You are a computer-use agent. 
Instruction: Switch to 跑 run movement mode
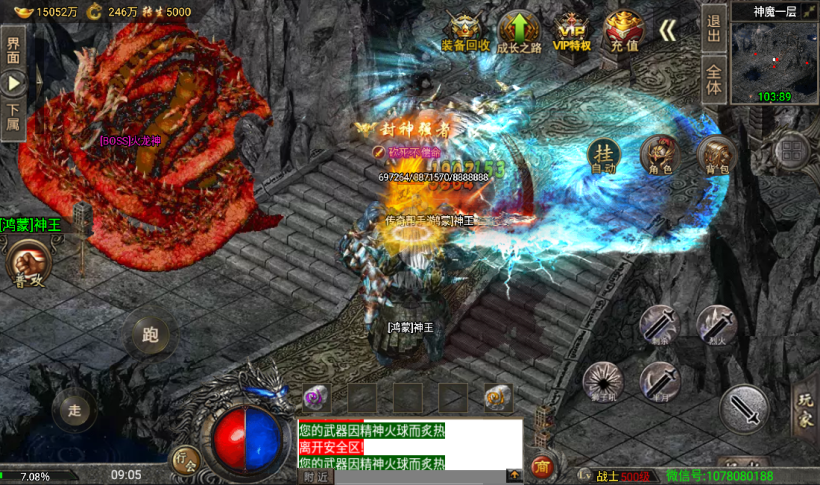tap(150, 335)
